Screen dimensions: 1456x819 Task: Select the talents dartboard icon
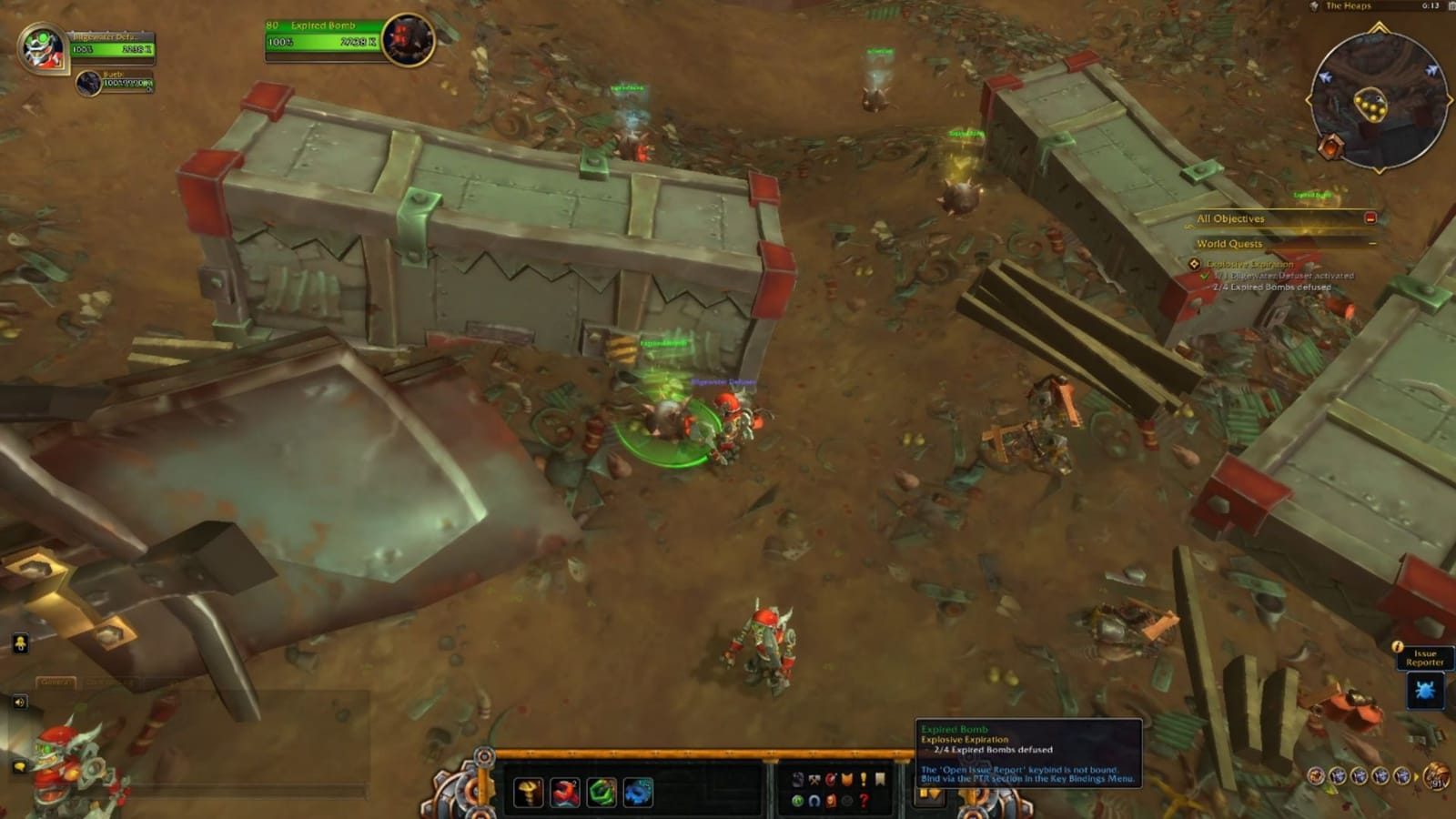pos(831,779)
